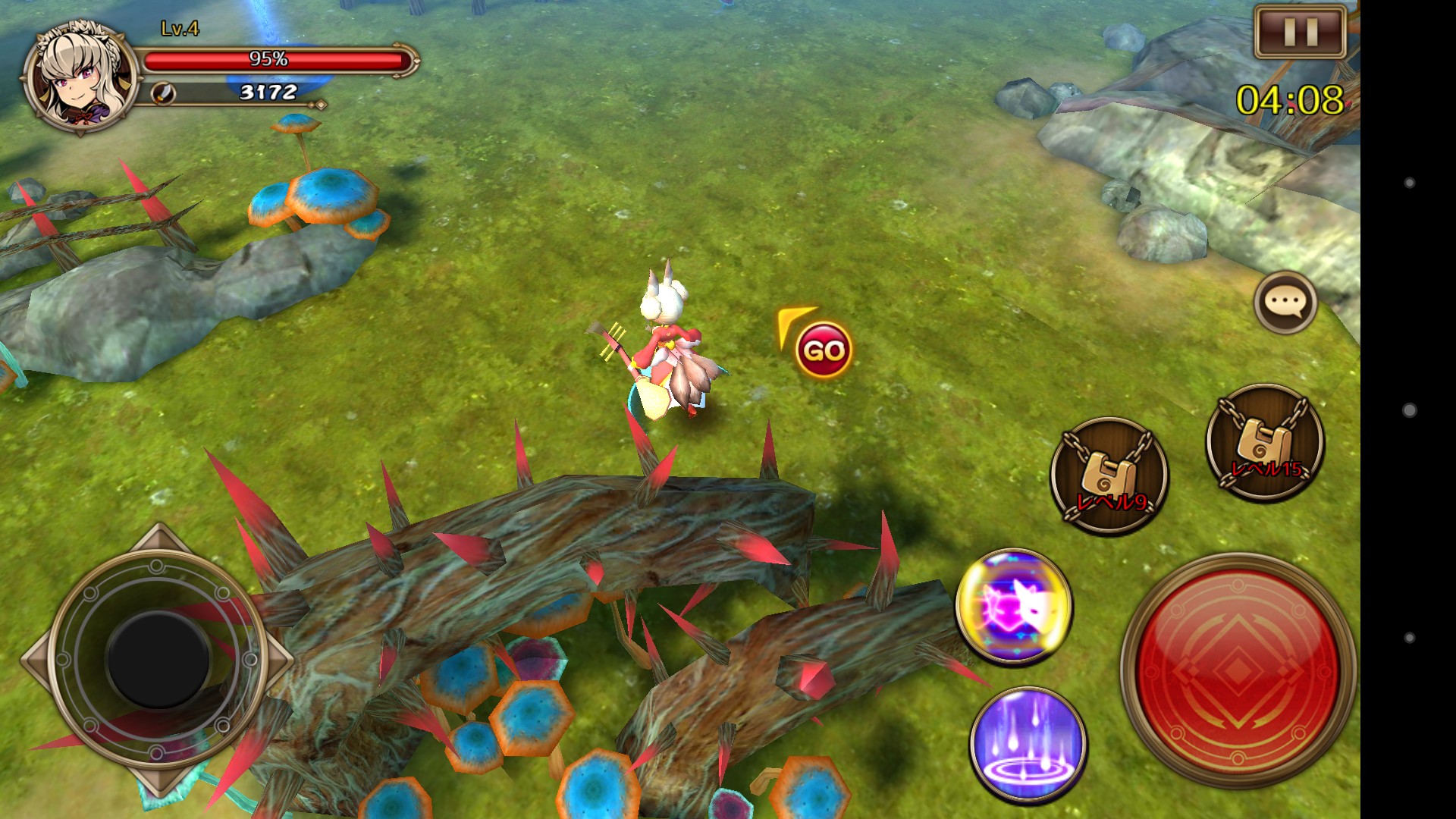Pause the game
This screenshot has height=819, width=1456.
point(1300,32)
